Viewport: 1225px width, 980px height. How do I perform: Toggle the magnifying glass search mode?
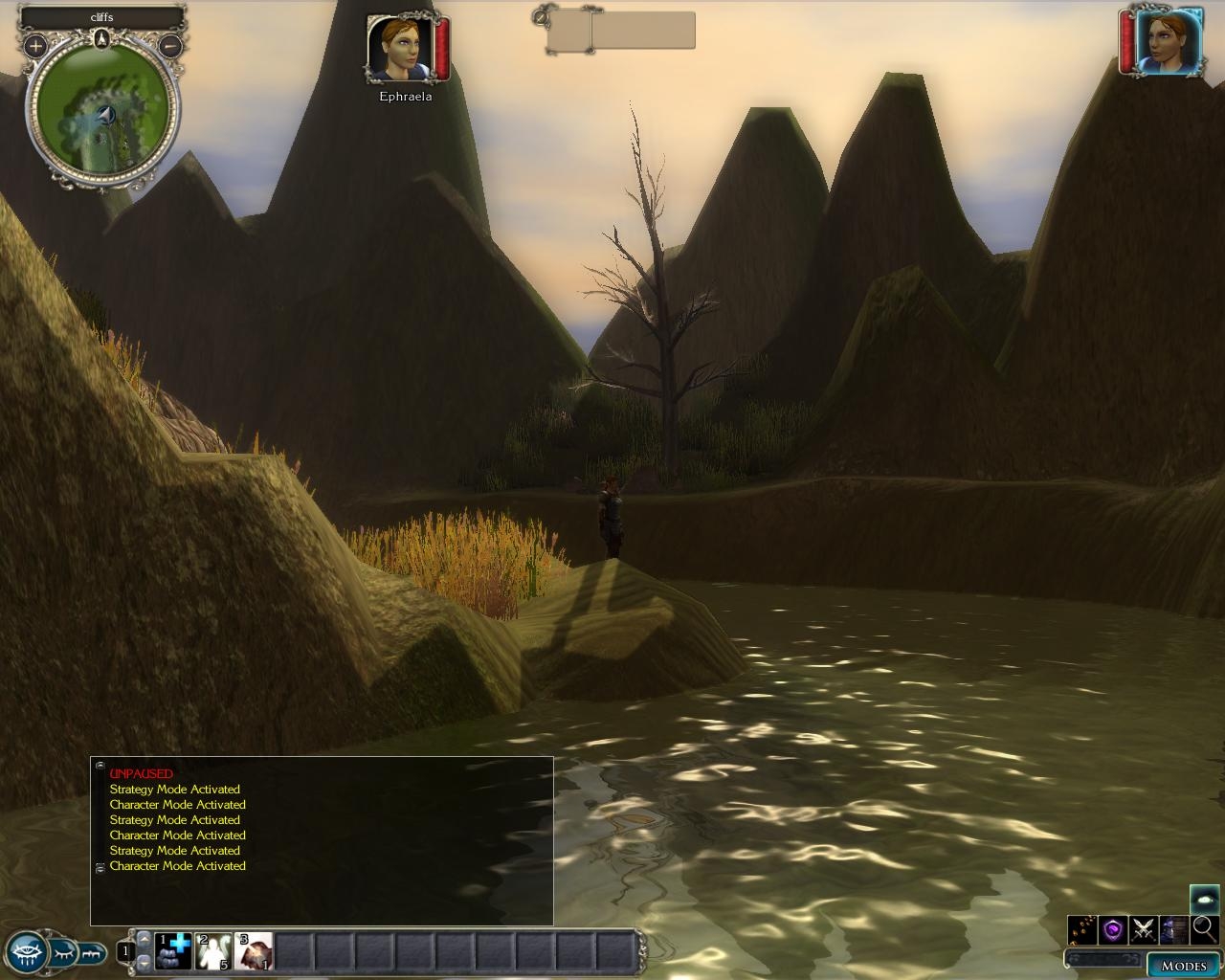pos(1204,928)
